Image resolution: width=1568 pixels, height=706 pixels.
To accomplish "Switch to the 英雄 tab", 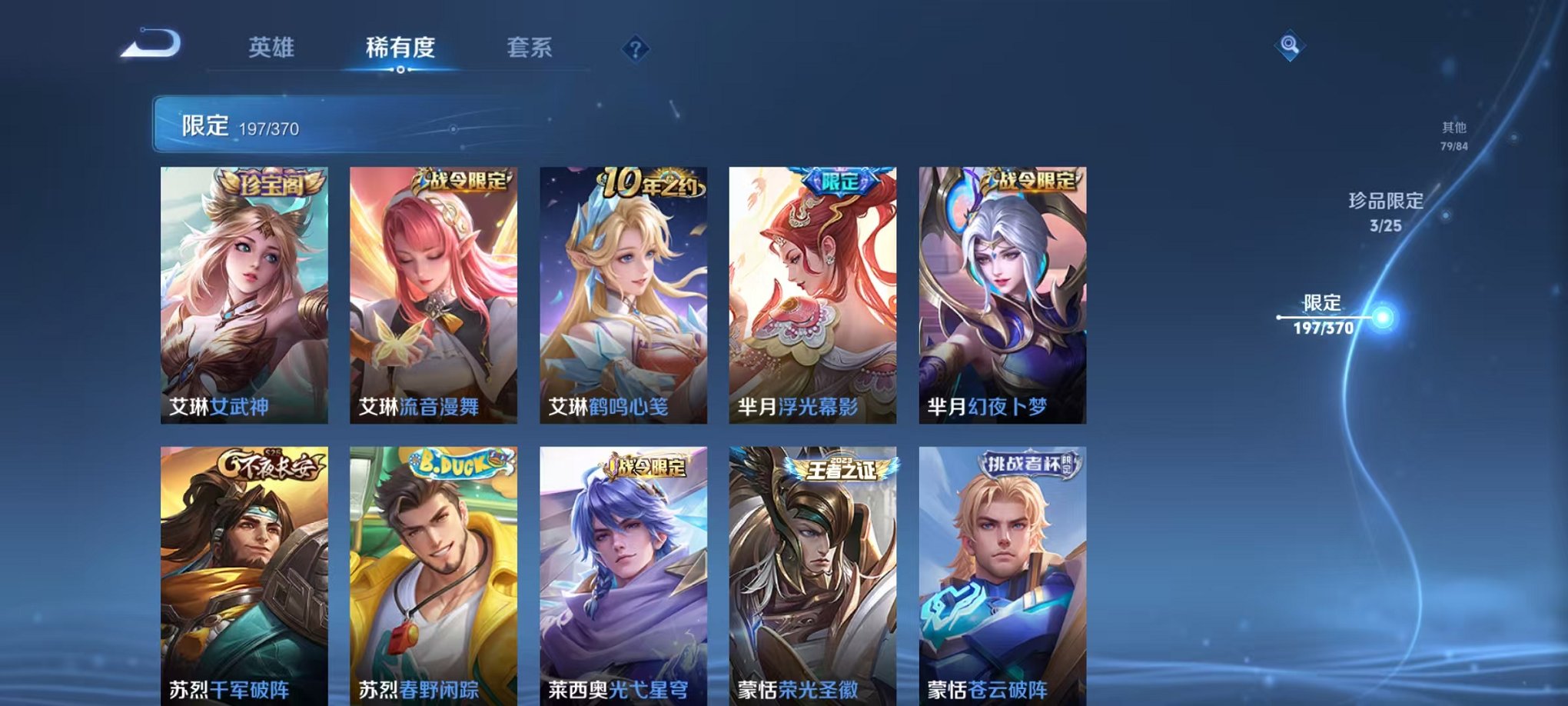I will coord(273,46).
